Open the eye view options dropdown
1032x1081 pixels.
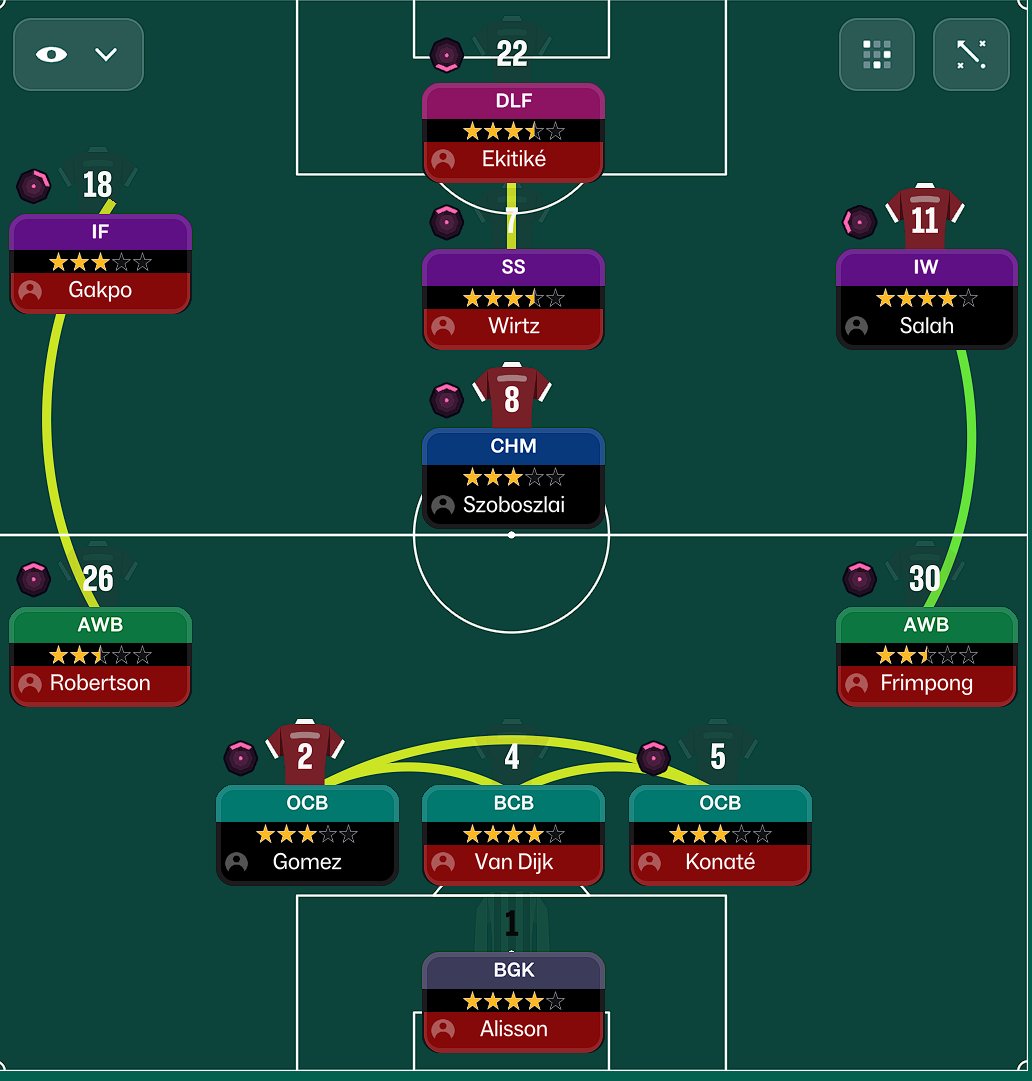point(78,55)
